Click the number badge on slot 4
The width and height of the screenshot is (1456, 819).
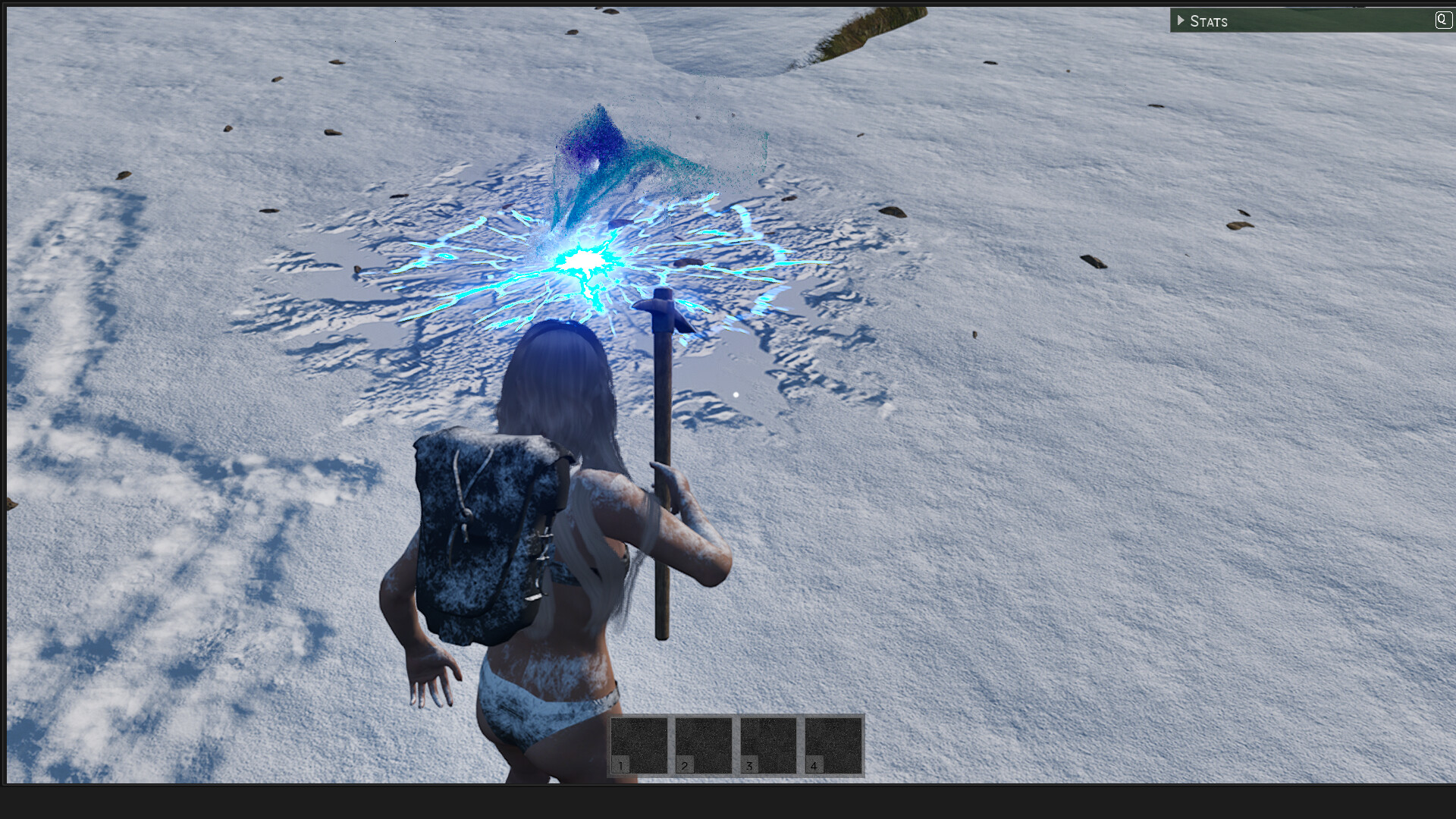click(814, 767)
